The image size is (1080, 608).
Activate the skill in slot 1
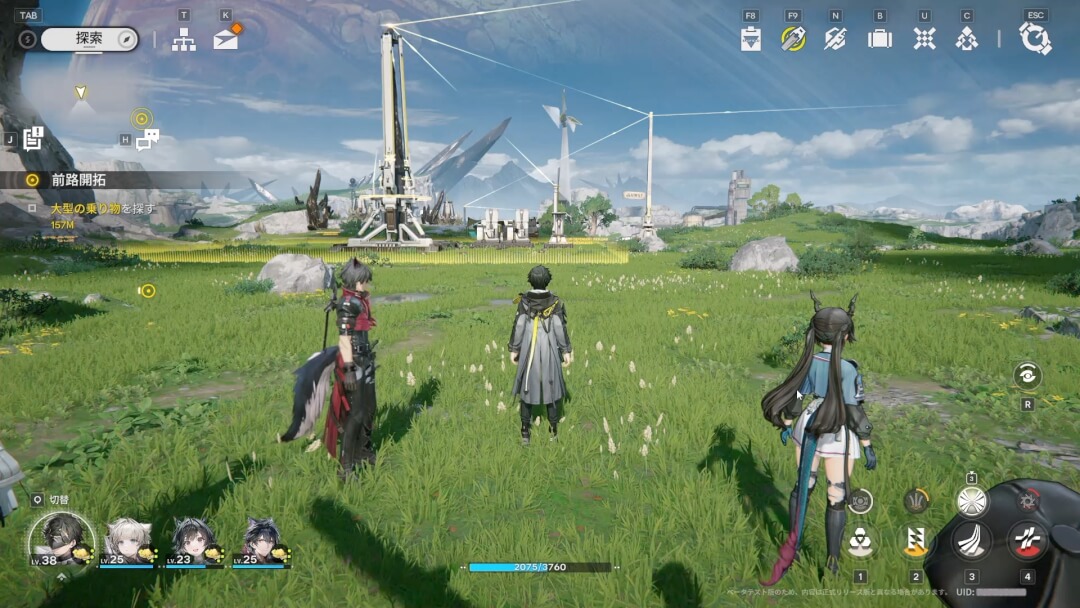pos(859,543)
